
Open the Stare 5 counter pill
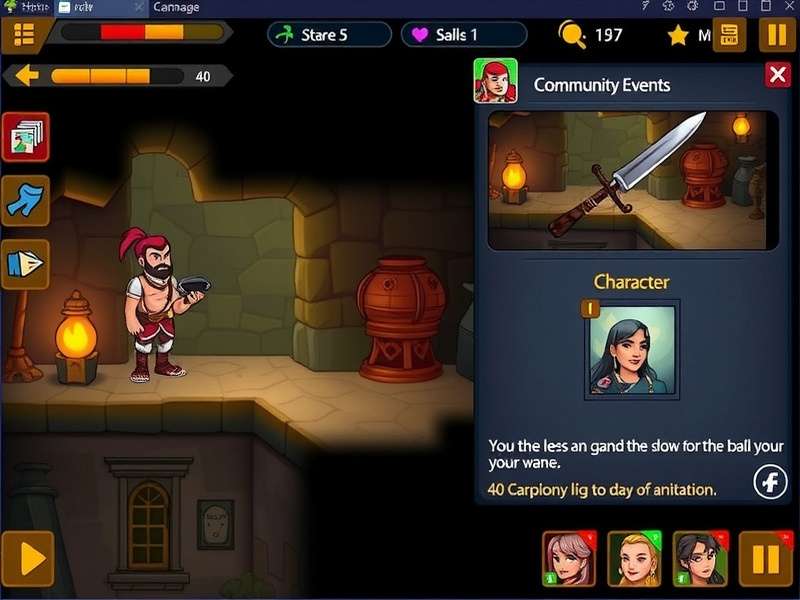(x=329, y=35)
